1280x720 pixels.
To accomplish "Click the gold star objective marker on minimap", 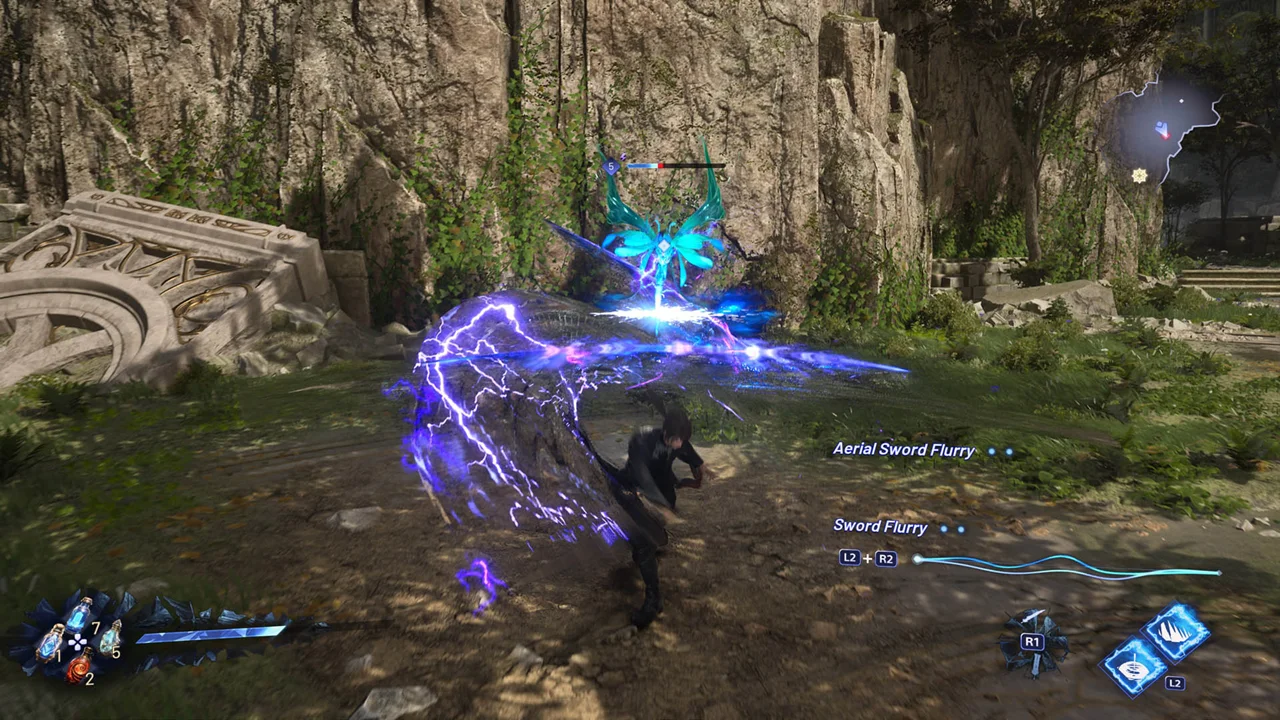I will (x=1139, y=175).
